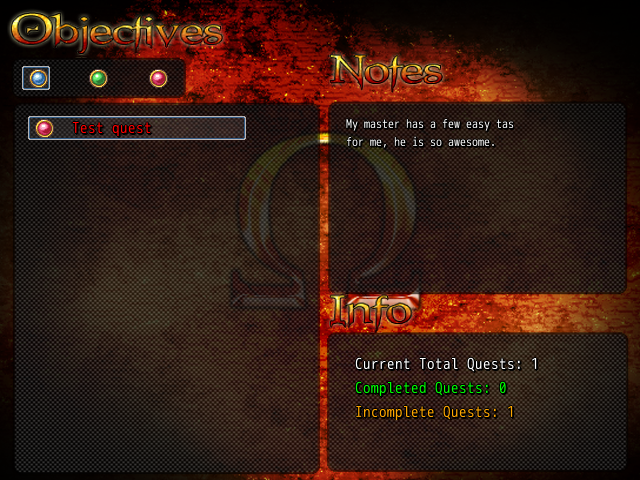Image resolution: width=640 pixels, height=480 pixels.
Task: Switch to the green orb quest category
Action: click(98, 78)
